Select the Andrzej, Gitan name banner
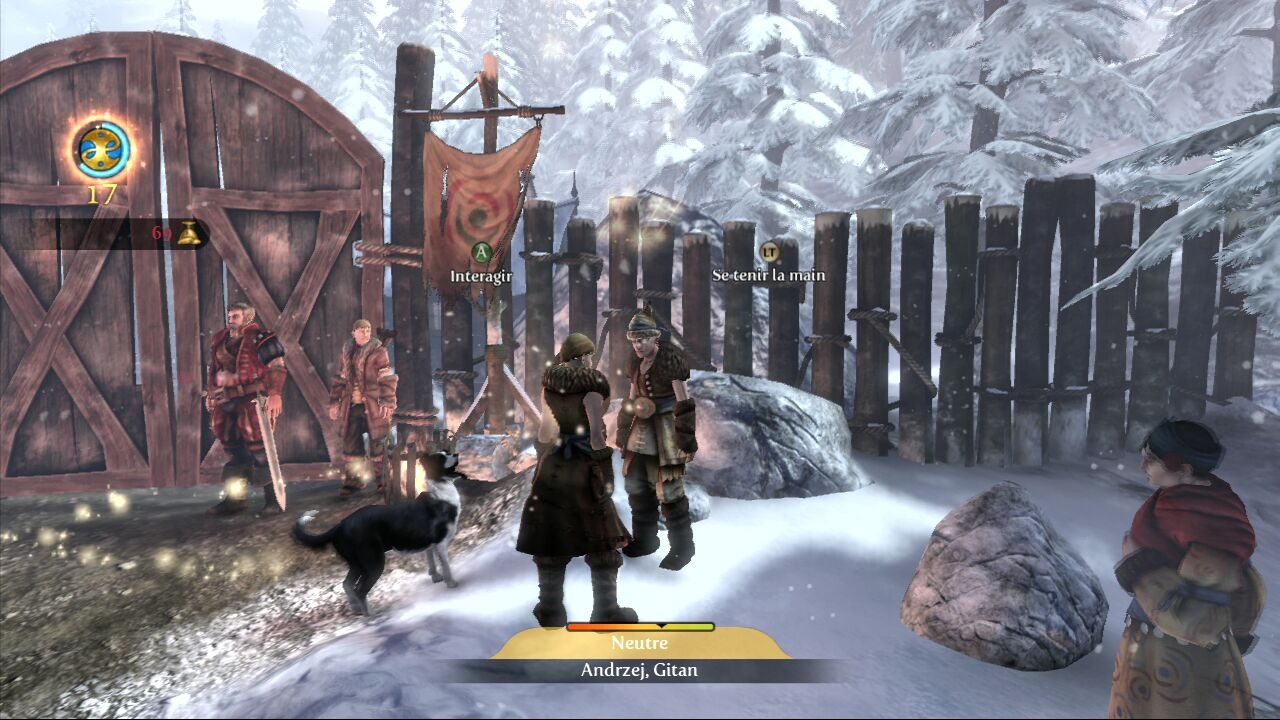1280x720 pixels. pyautogui.click(x=640, y=670)
